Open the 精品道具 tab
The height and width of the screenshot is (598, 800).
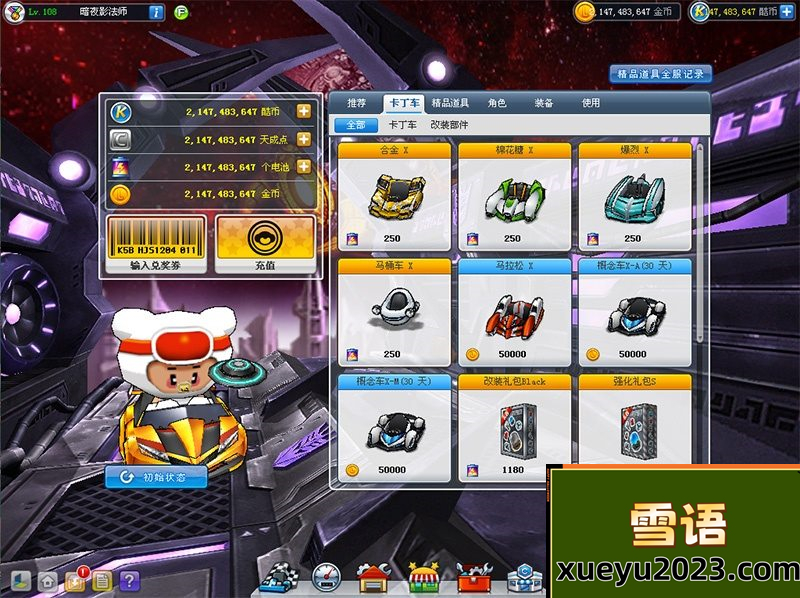coord(451,103)
